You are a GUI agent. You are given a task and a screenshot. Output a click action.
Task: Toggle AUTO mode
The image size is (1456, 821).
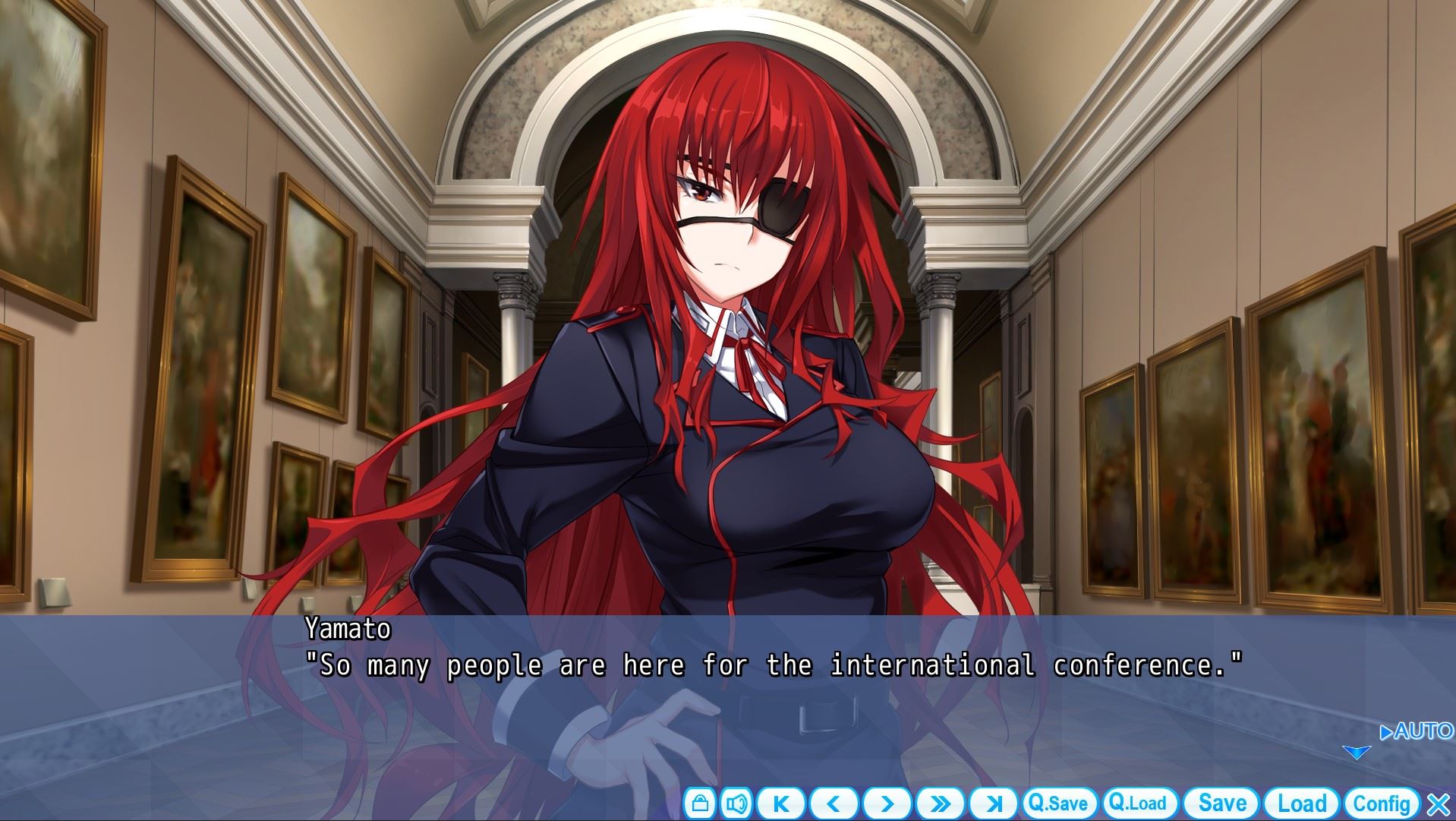click(x=1416, y=731)
